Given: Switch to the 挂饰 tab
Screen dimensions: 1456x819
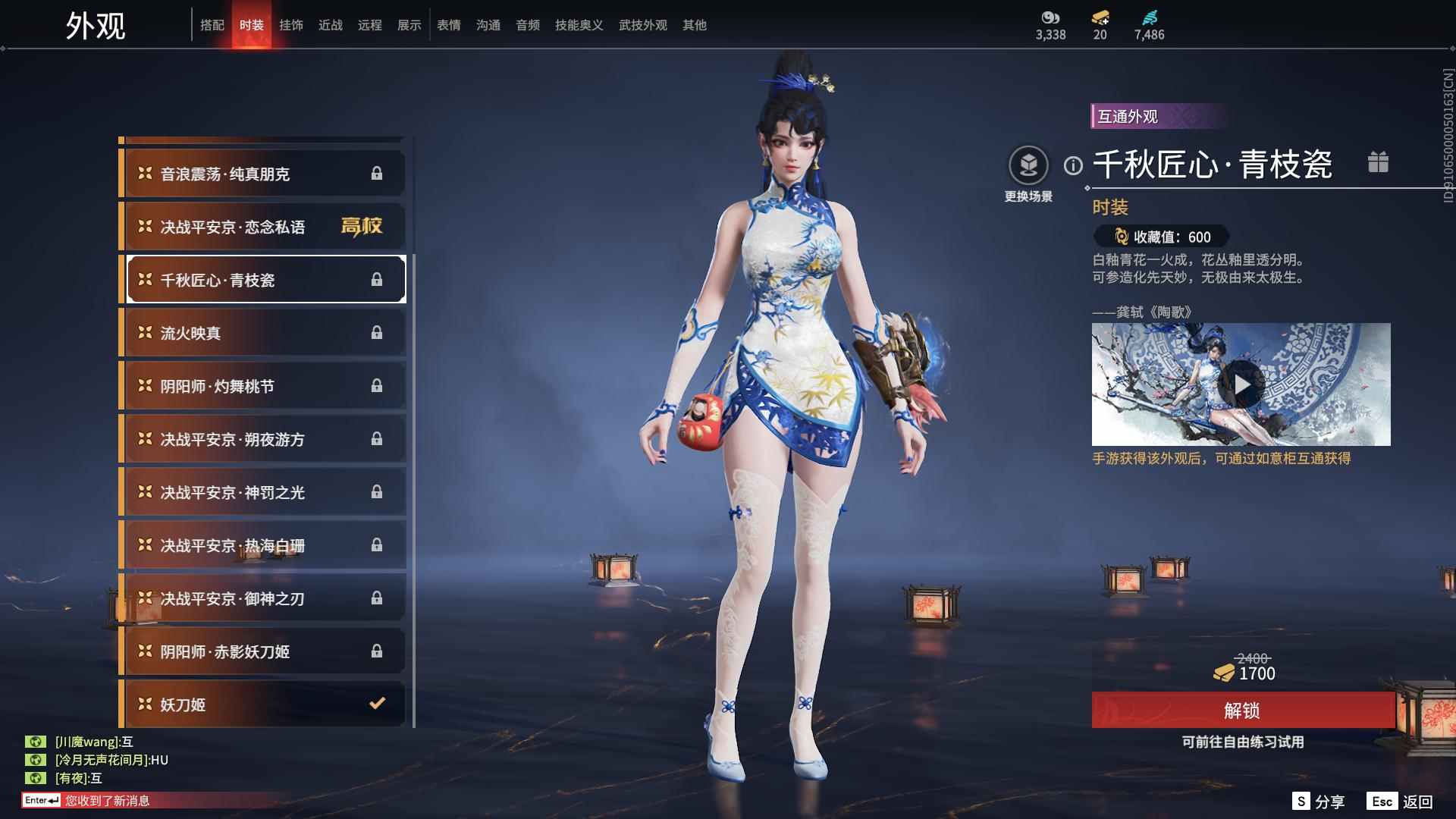Looking at the screenshot, I should pyautogui.click(x=292, y=24).
